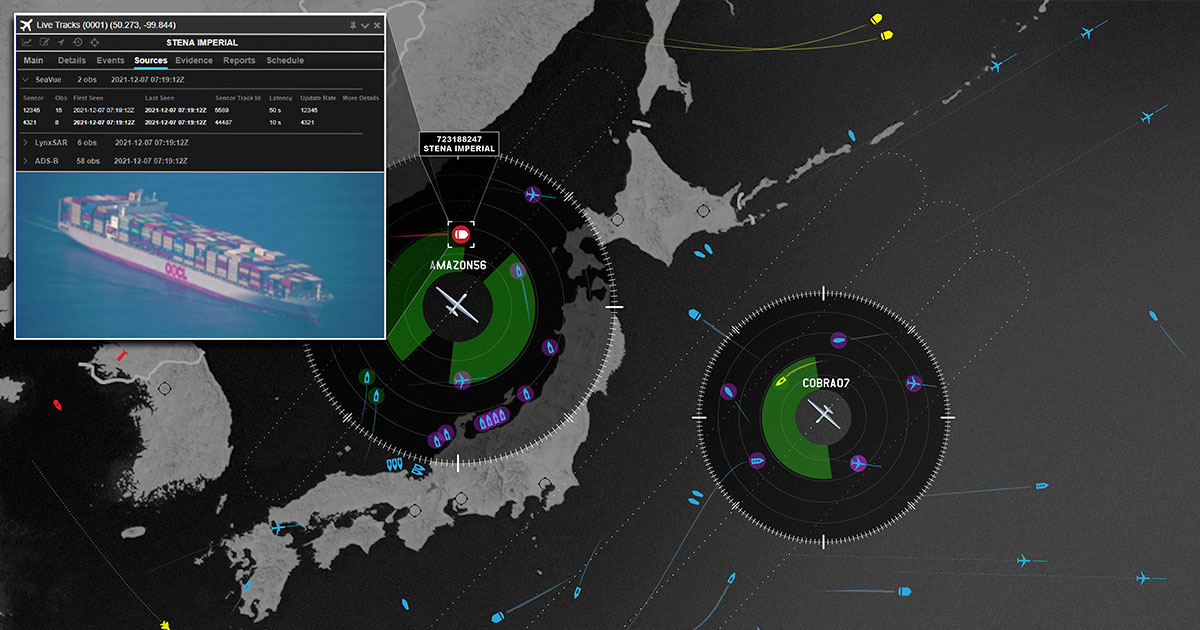Activate the navigation arrow toolbar icon

pos(61,43)
